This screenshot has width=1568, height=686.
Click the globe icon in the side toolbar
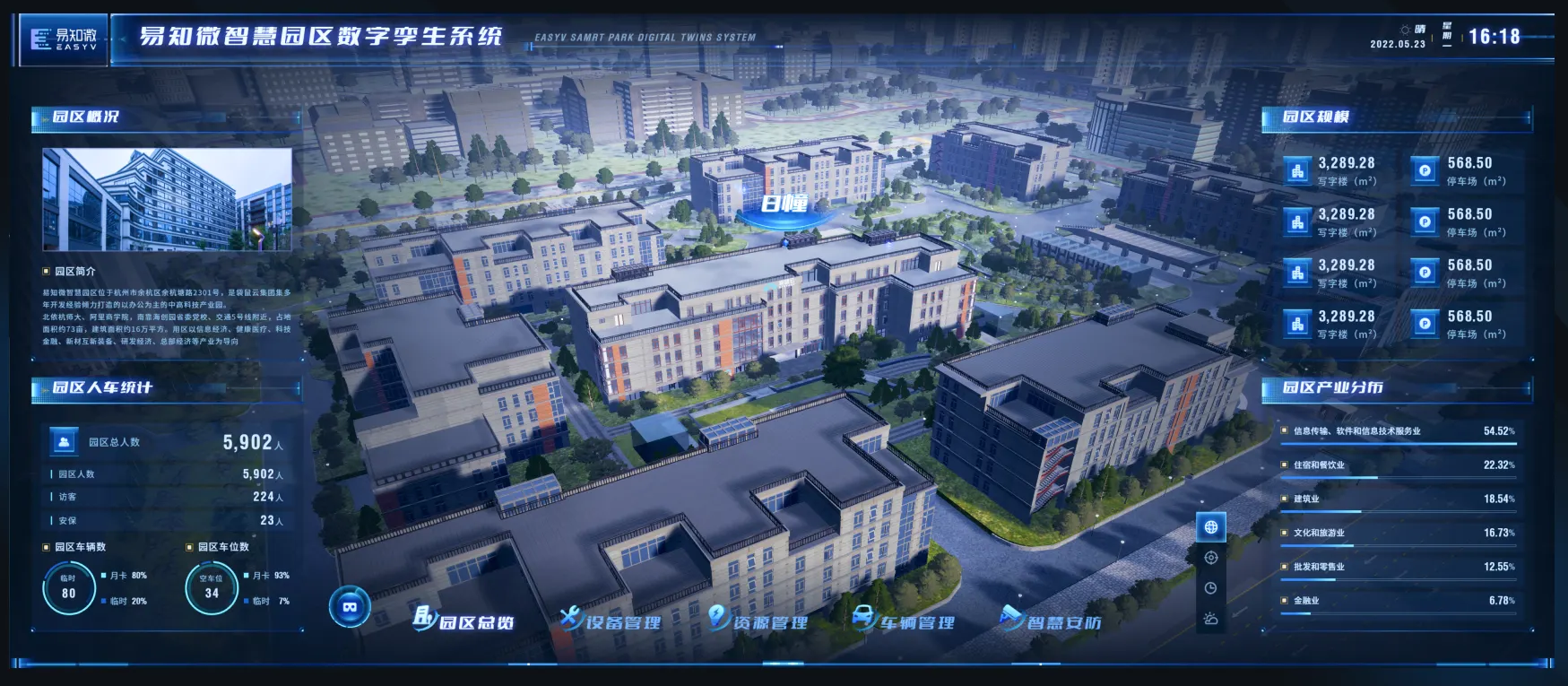(1211, 527)
